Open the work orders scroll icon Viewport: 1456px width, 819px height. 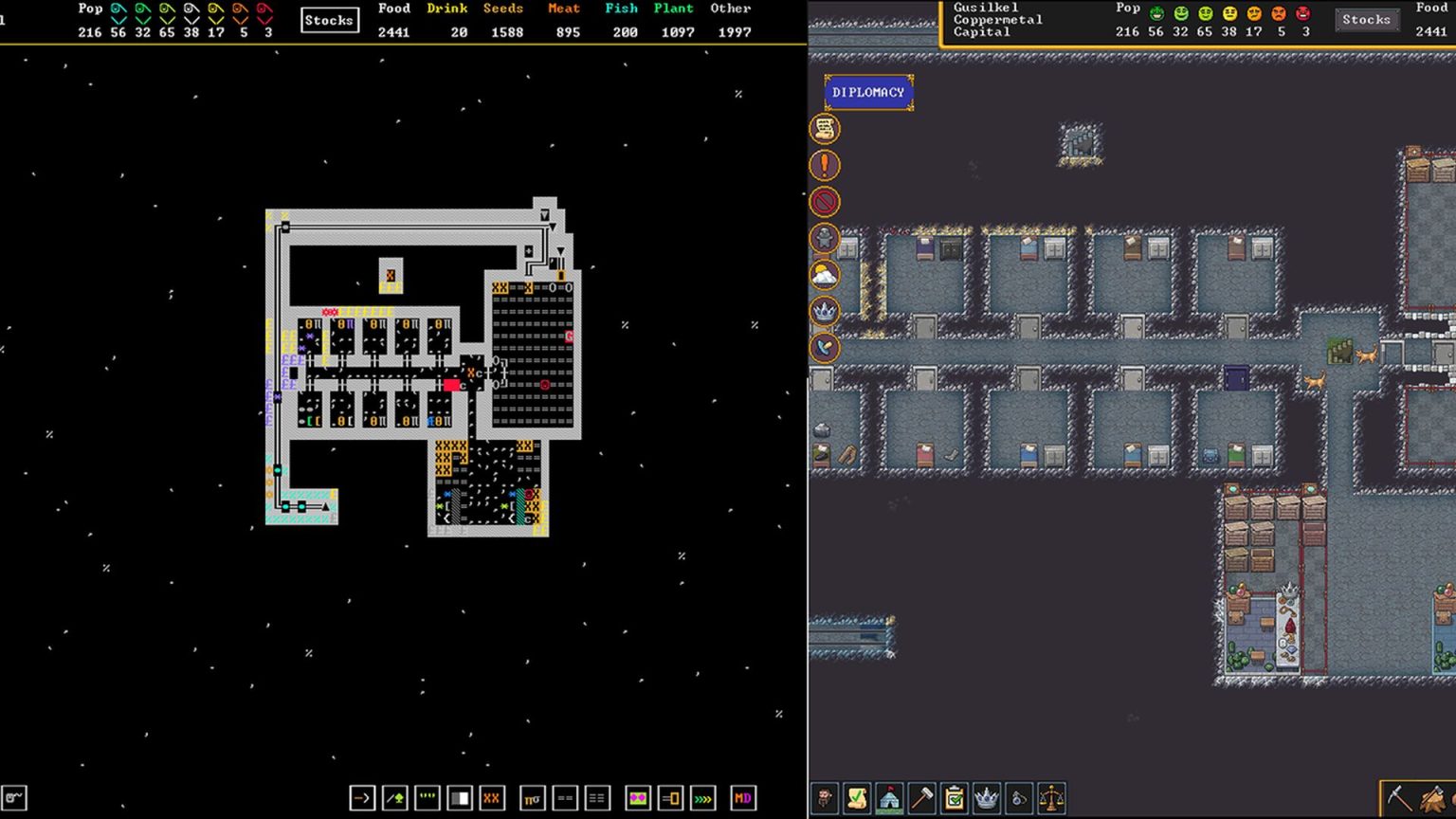[x=855, y=799]
